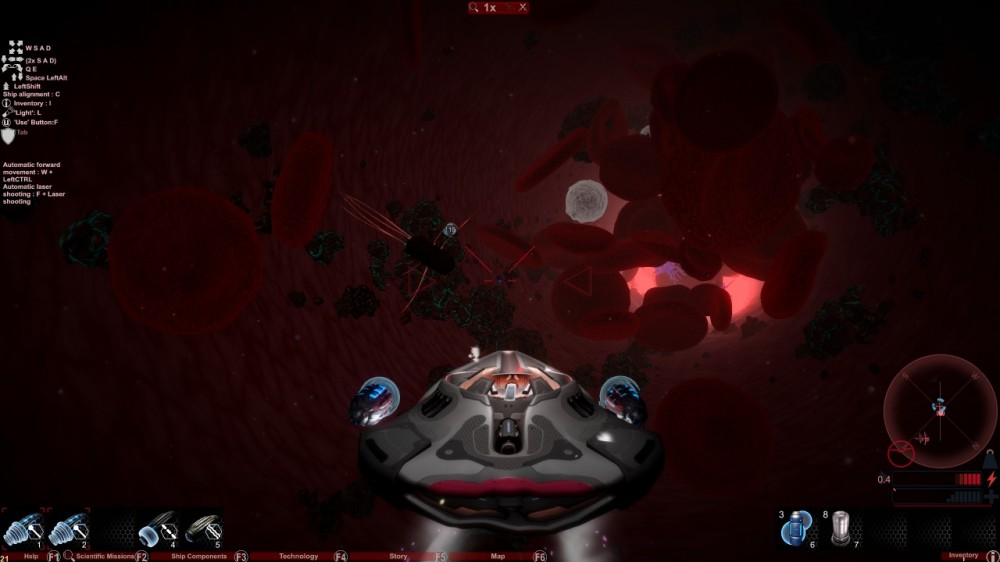Image resolution: width=1000 pixels, height=562 pixels.
Task: Click the magnifier zoom icon
Action: tap(473, 7)
